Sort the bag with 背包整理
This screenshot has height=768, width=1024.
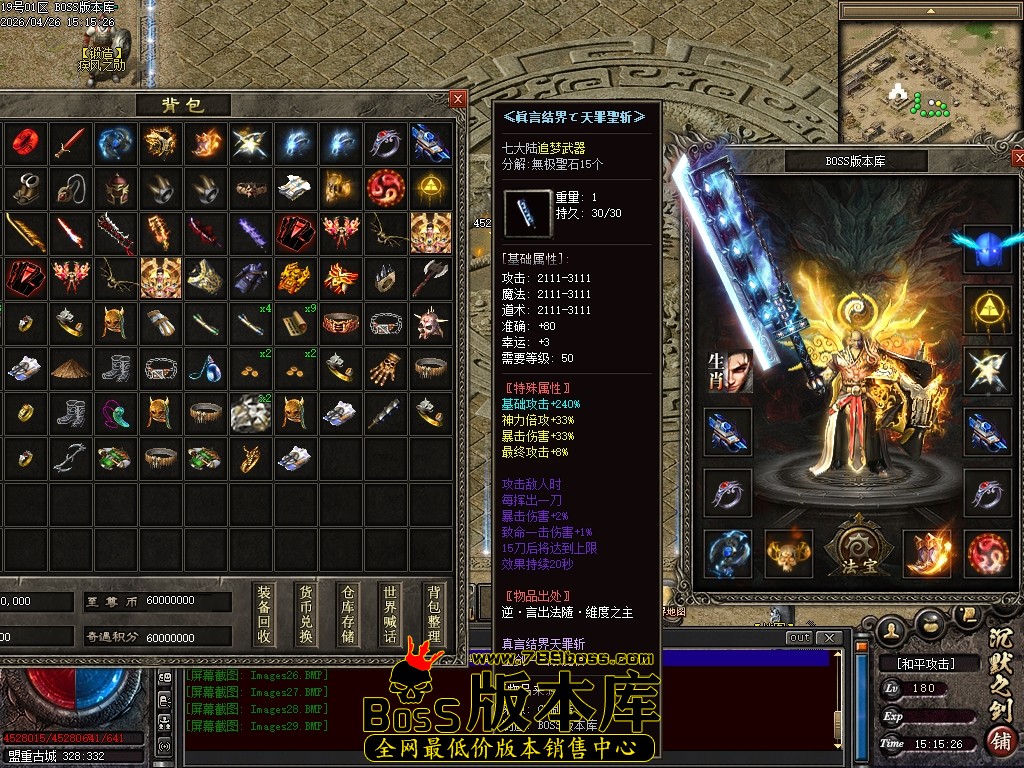pyautogui.click(x=432, y=614)
